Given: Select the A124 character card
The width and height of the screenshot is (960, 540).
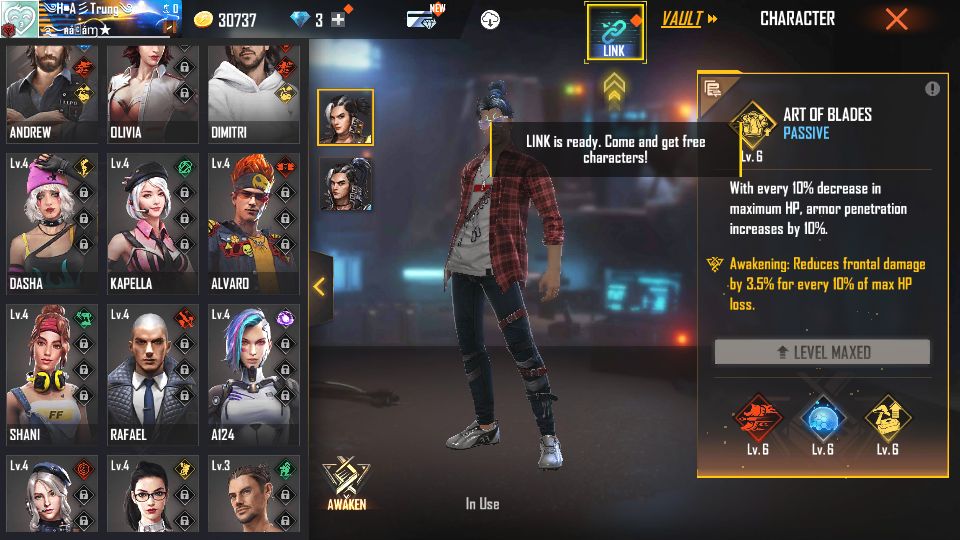Looking at the screenshot, I should (253, 374).
